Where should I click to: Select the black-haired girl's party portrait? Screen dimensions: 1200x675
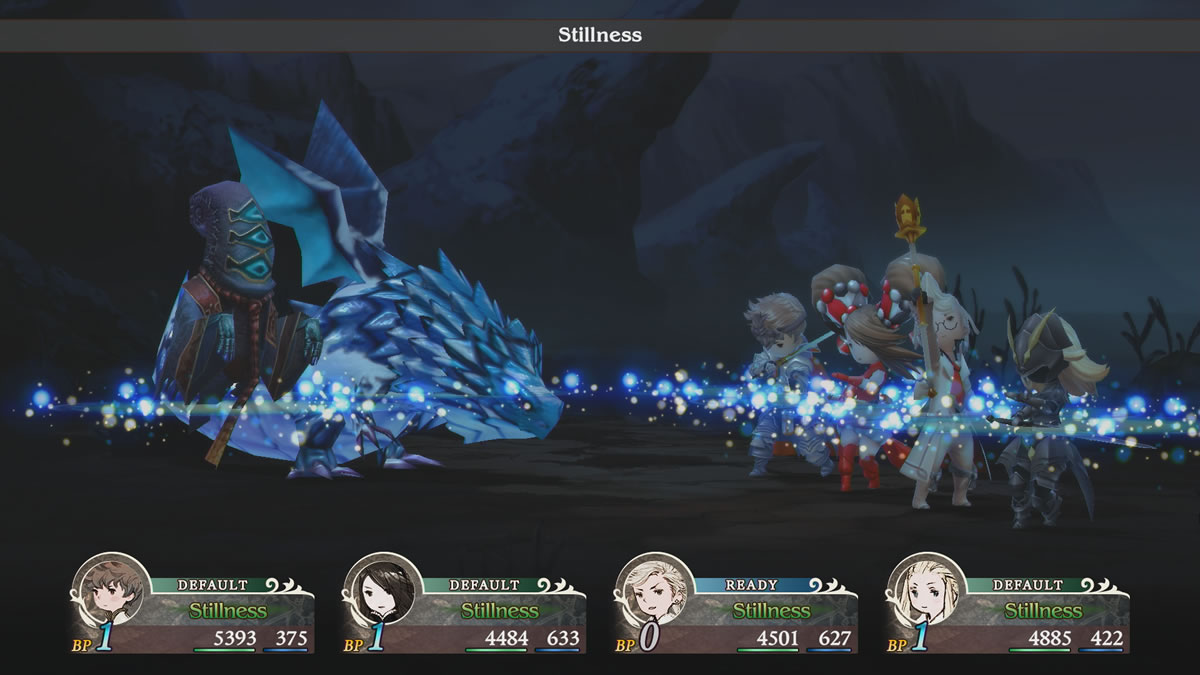[x=382, y=592]
